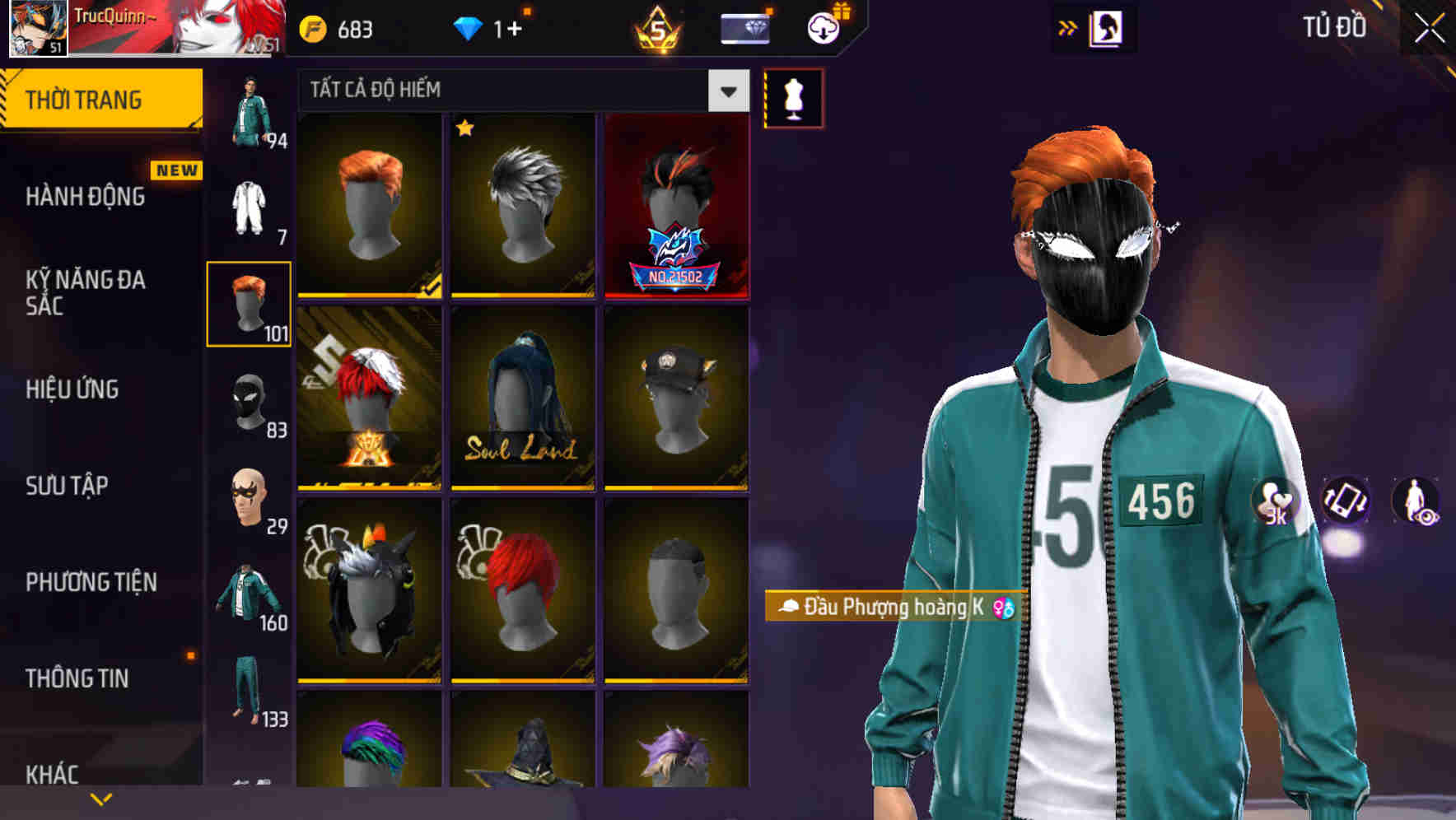Click the mask category icon labeled 83
Viewport: 1456px width, 820px height.
(x=249, y=403)
